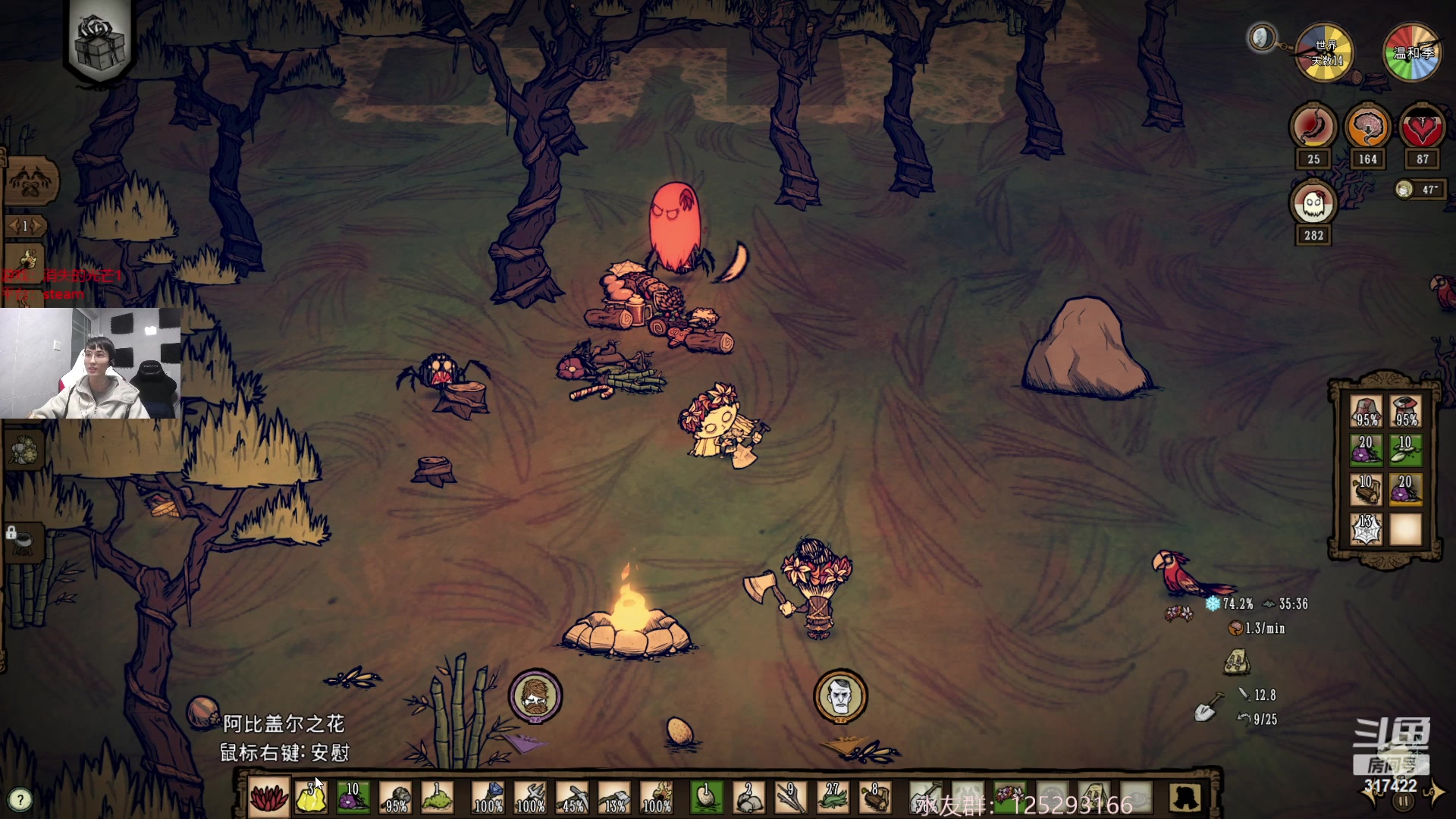The width and height of the screenshot is (1456, 819).
Task: Select the equipped shovel hand slot
Action: point(926,798)
